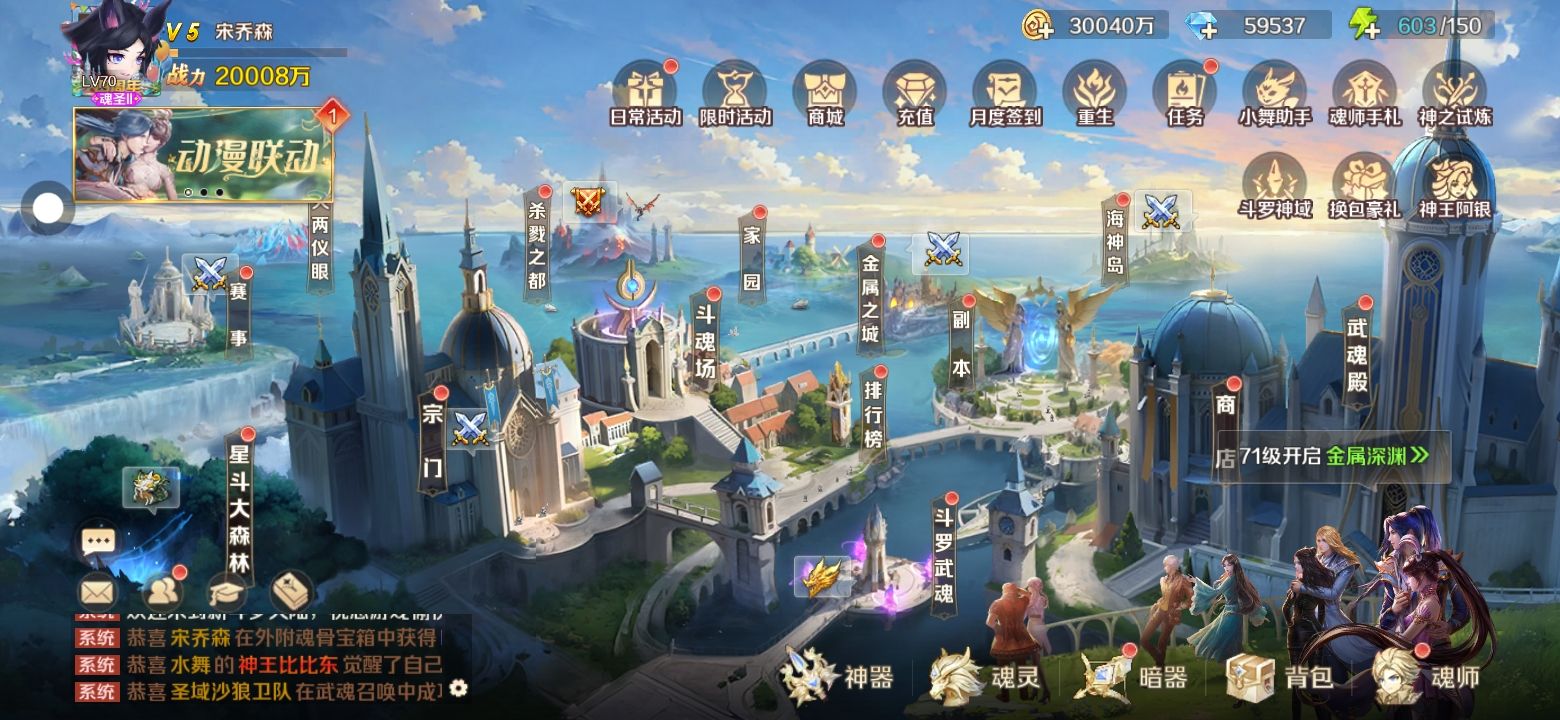Open the 日常活动 daily events icon

point(645,92)
